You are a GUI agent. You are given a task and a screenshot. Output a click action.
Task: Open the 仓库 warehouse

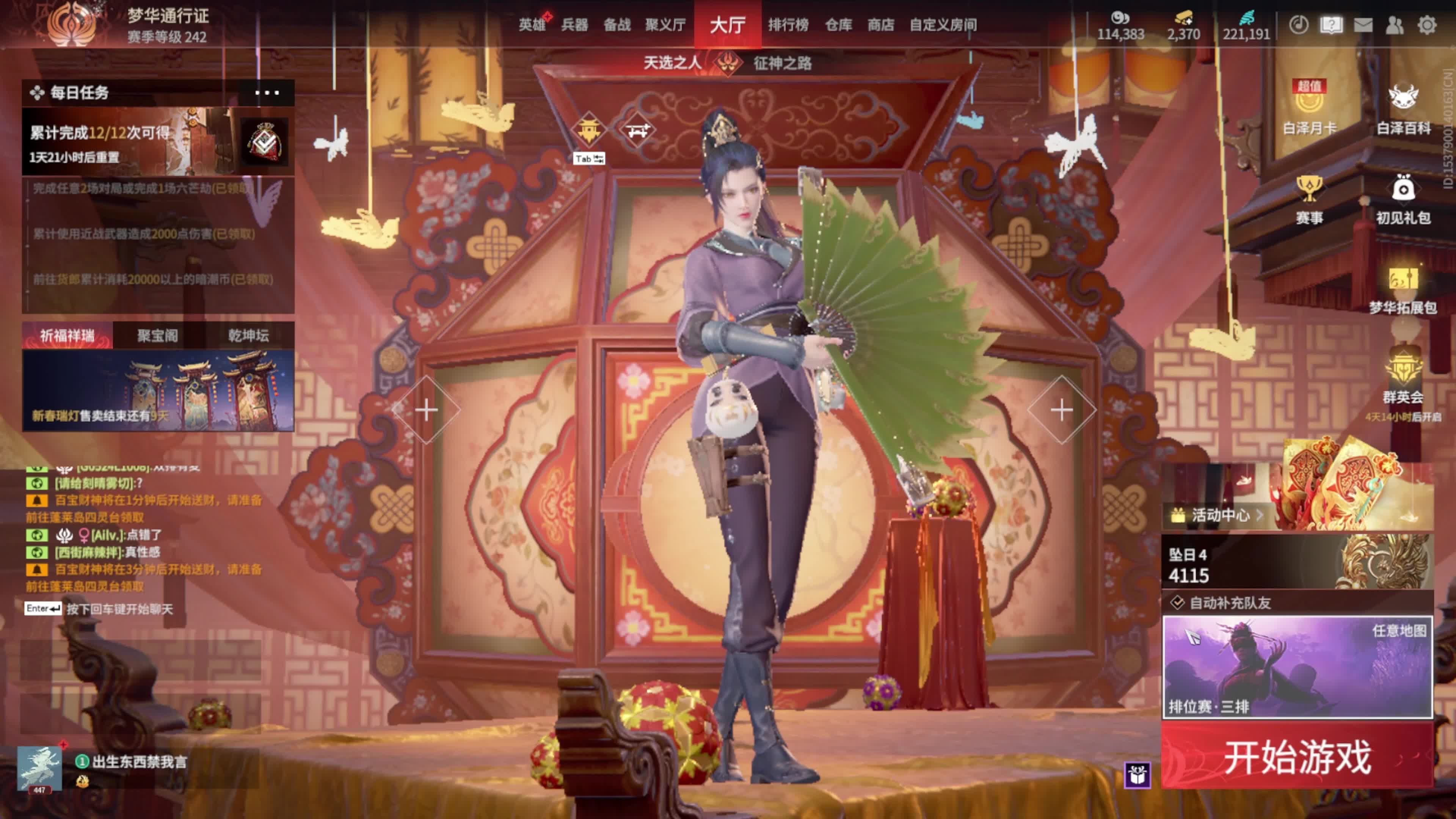coord(838,25)
